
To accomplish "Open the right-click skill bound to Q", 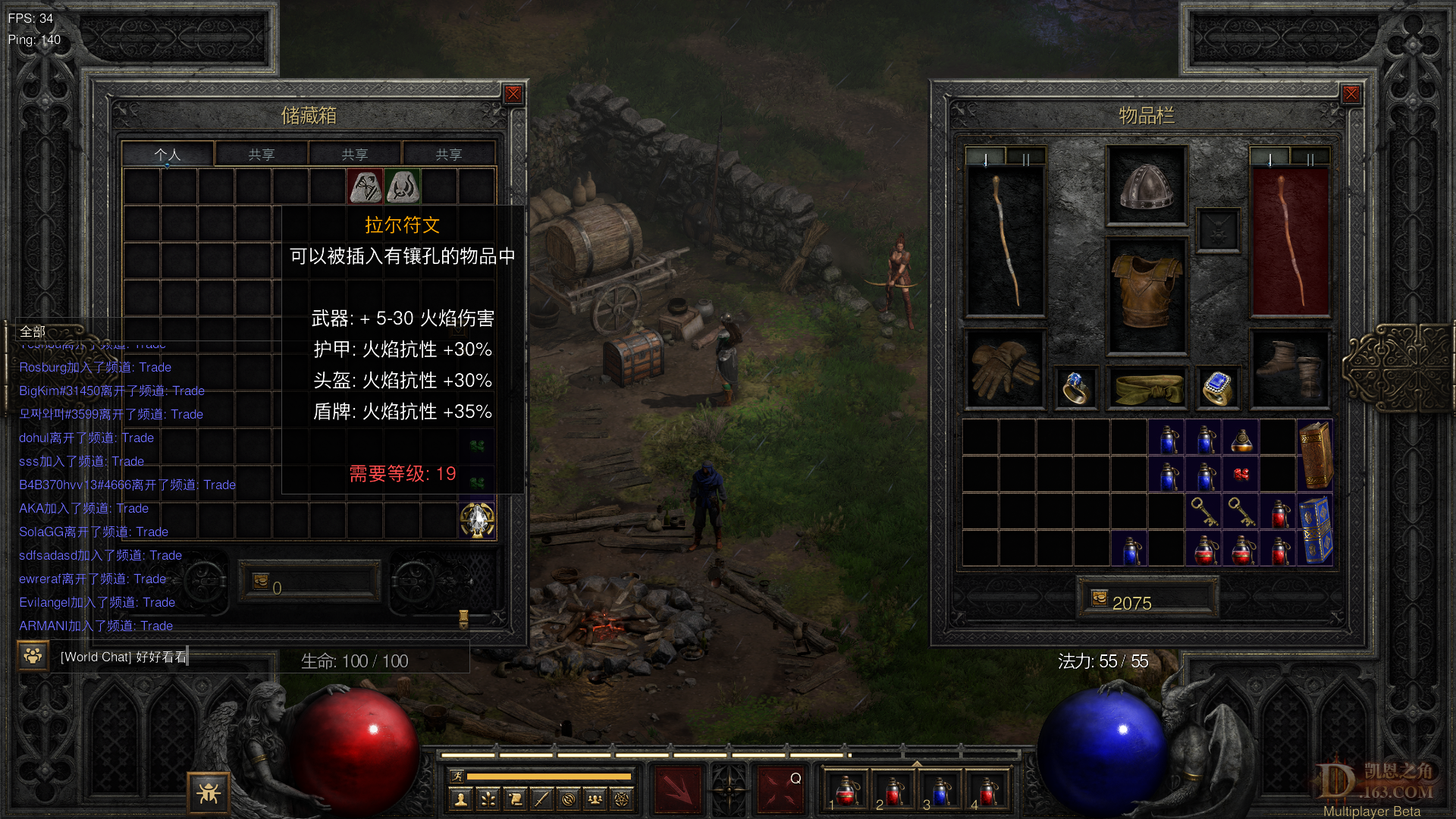I will (780, 789).
